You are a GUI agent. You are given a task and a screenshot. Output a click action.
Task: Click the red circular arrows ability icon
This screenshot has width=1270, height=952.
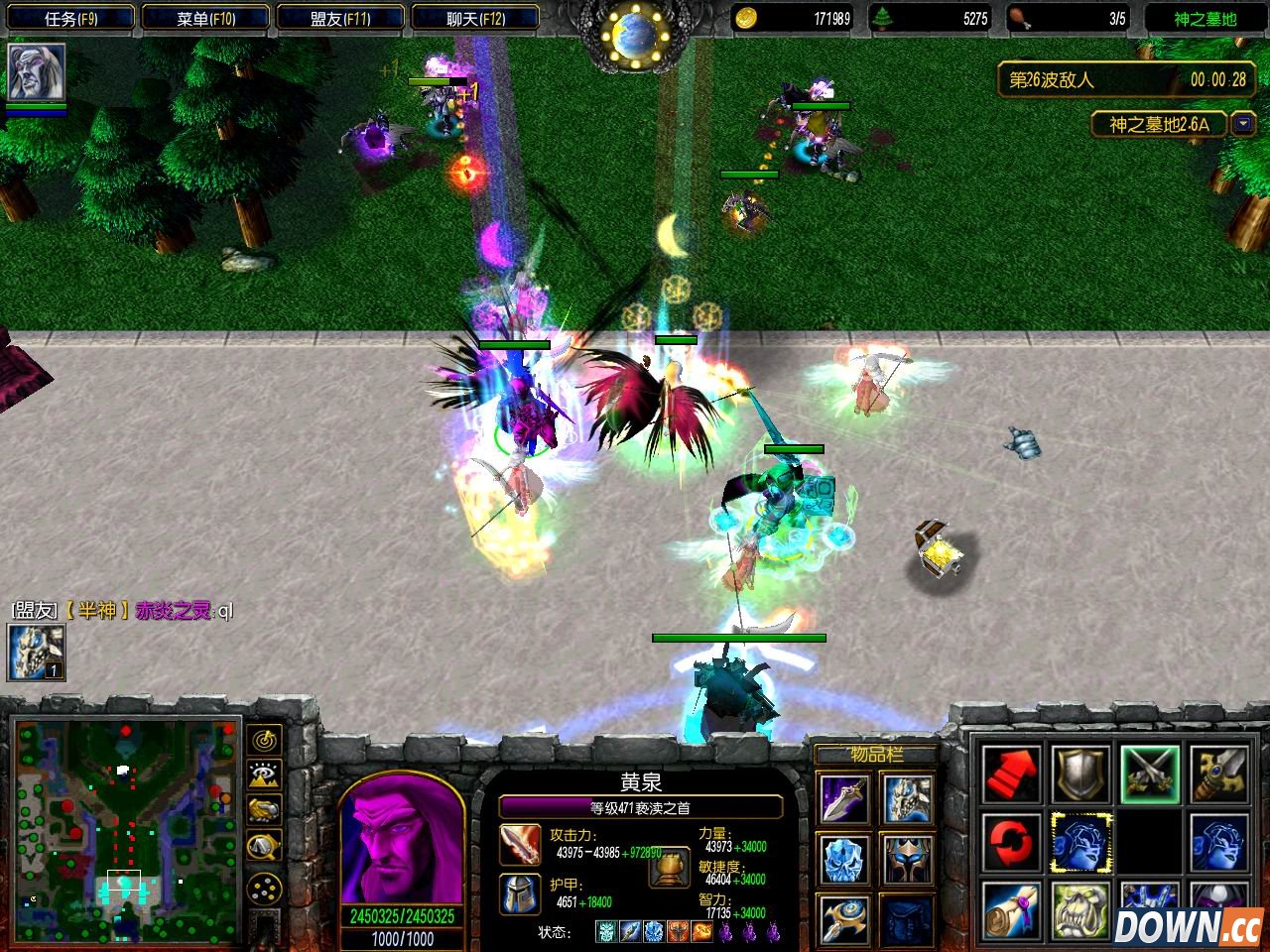tap(1013, 843)
